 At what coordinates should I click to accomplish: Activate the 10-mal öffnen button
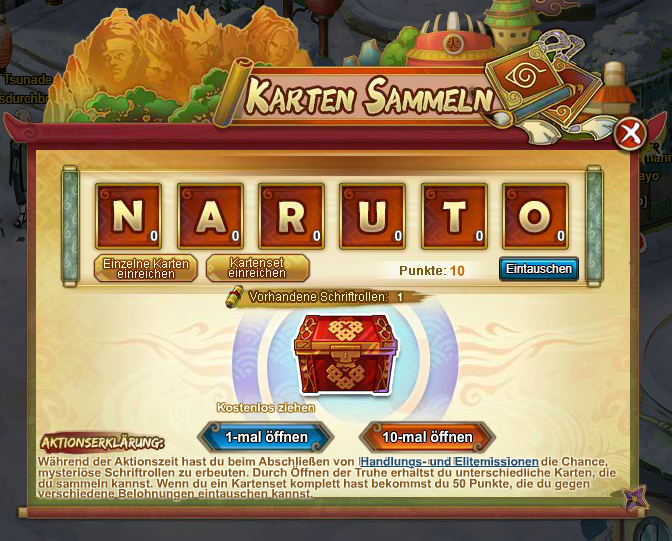coord(427,437)
